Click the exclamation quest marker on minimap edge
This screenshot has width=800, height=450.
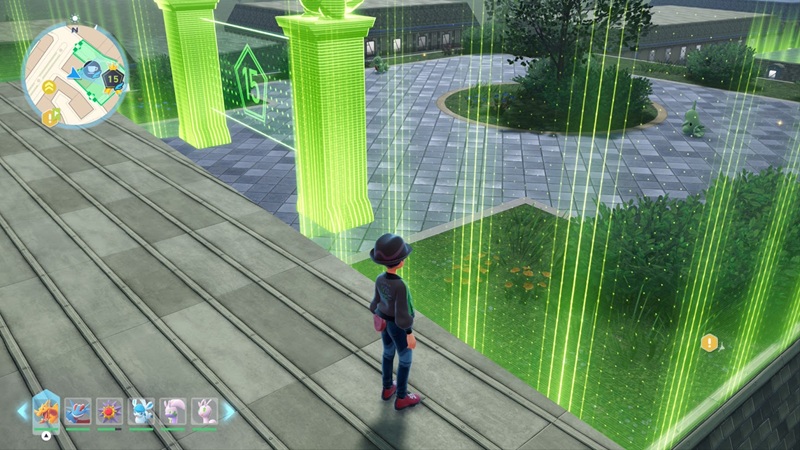[50, 117]
